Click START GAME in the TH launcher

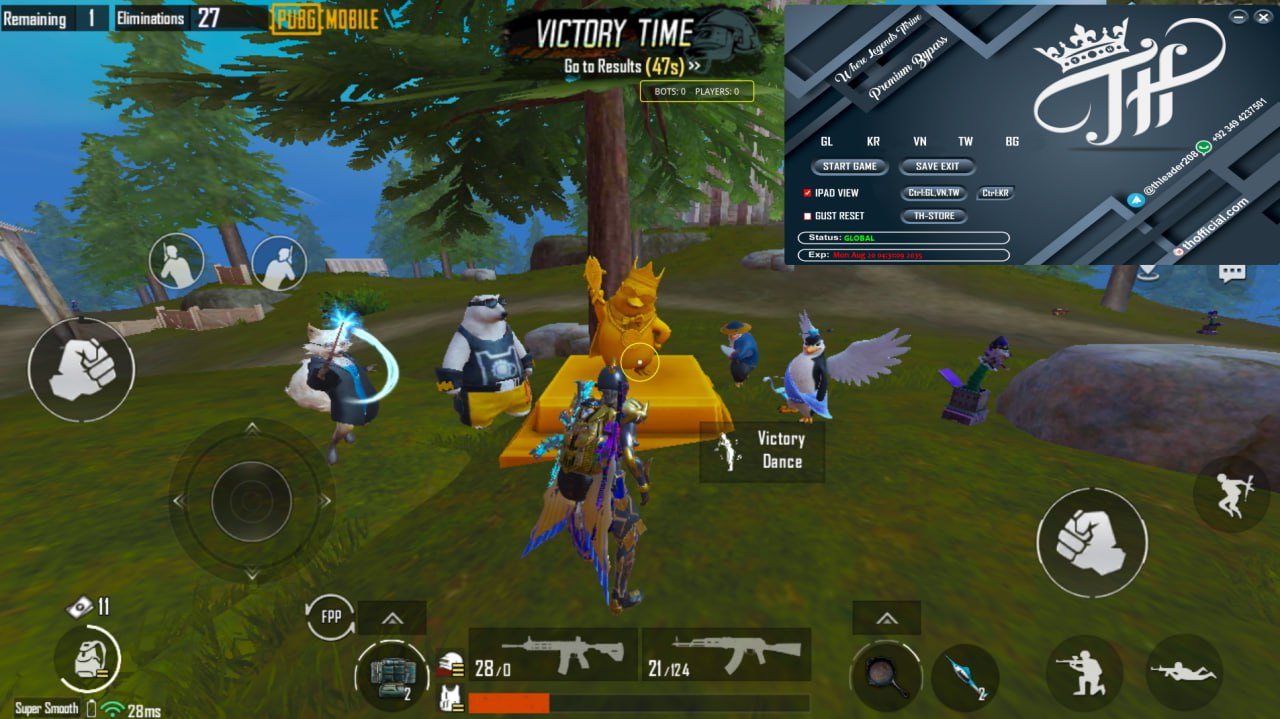(x=850, y=167)
